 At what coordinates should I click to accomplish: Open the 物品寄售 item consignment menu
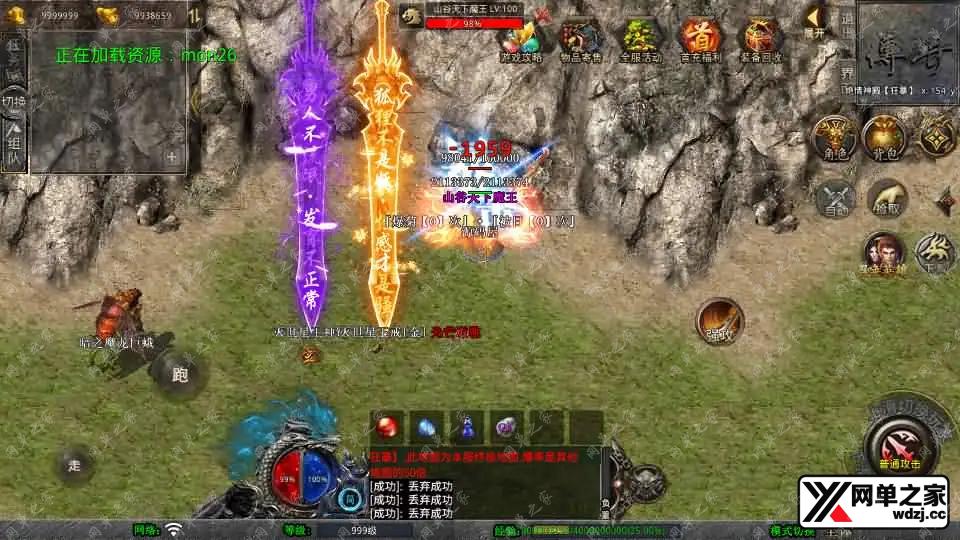coord(582,40)
